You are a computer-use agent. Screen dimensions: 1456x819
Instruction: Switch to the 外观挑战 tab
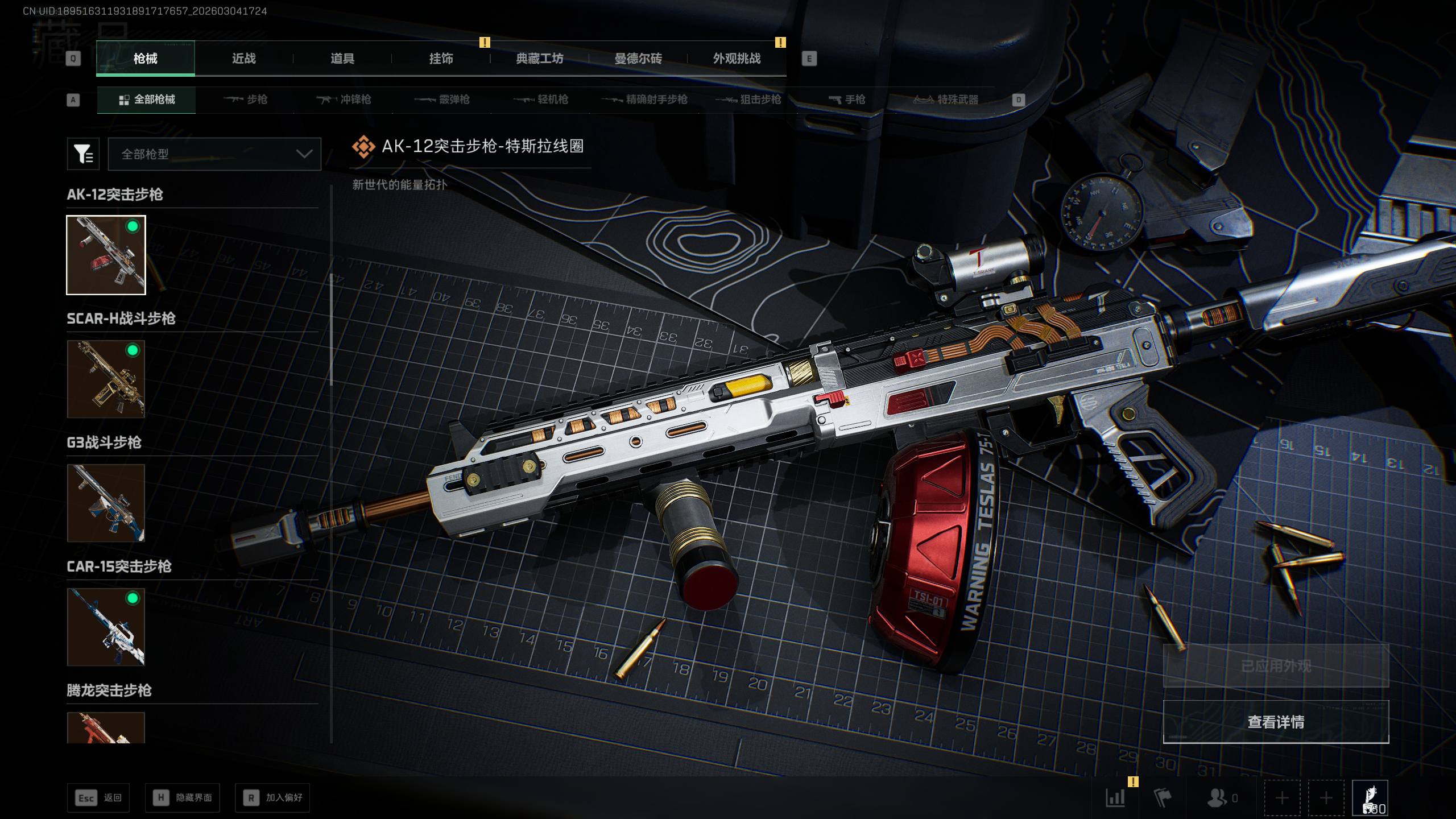tap(737, 59)
